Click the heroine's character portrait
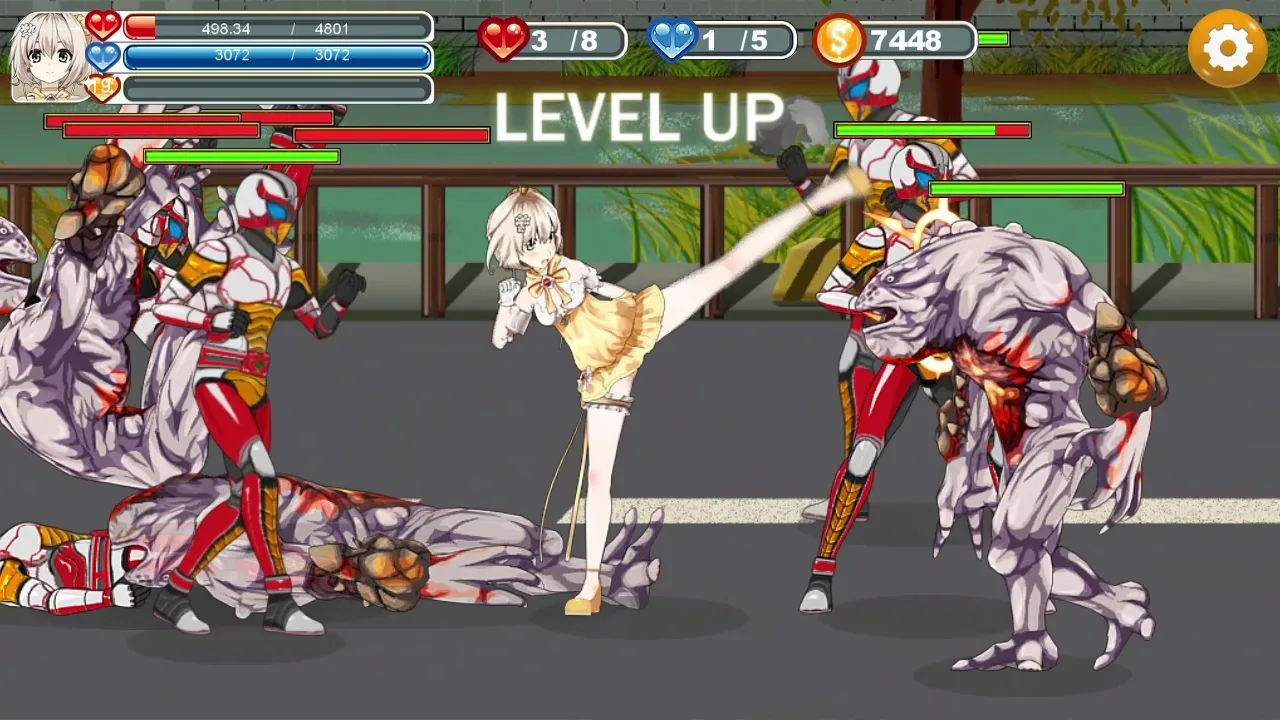The width and height of the screenshot is (1280, 720). pos(50,57)
